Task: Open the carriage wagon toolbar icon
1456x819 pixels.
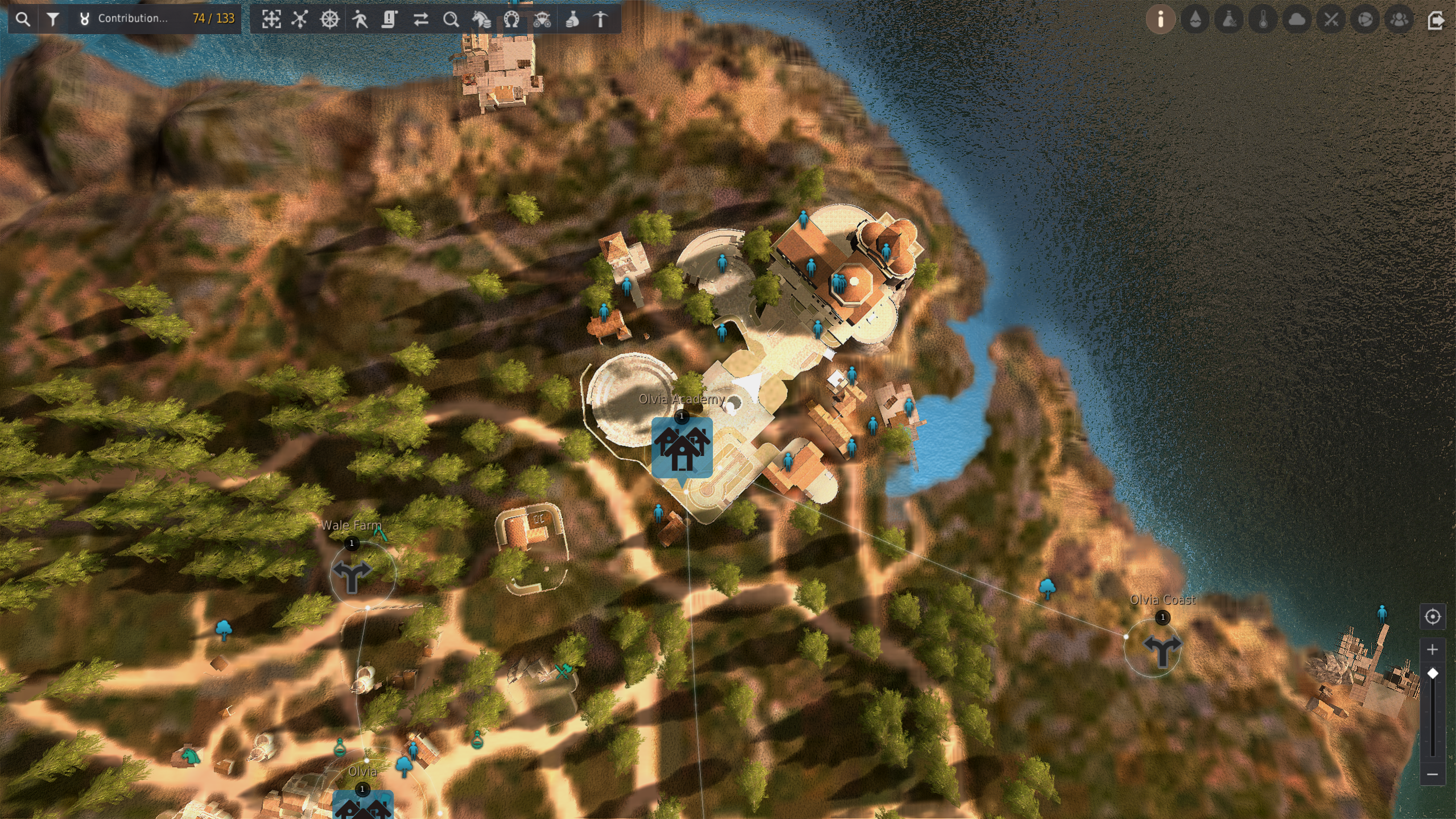Action: point(542,19)
